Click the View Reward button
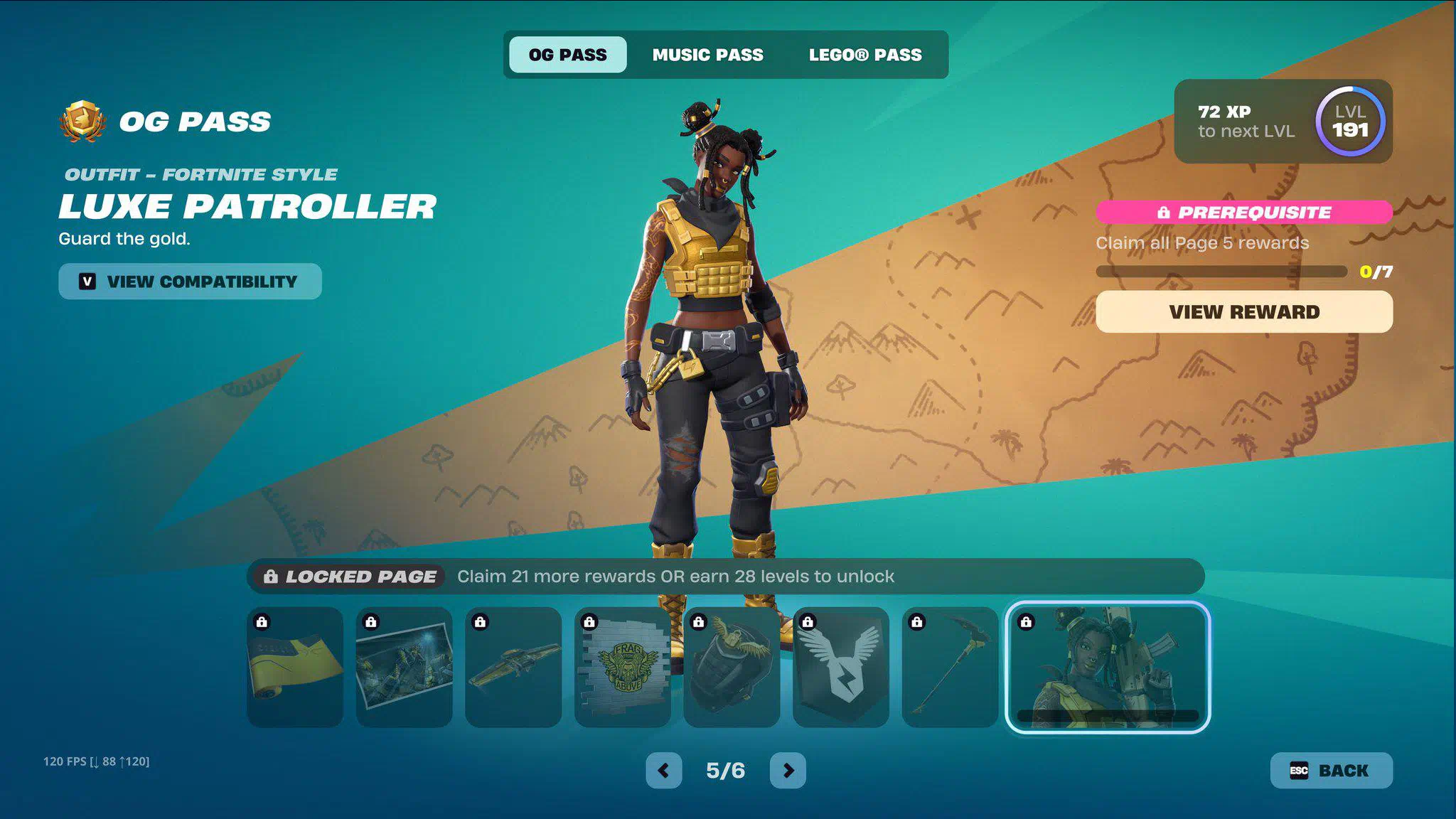 click(x=1243, y=312)
